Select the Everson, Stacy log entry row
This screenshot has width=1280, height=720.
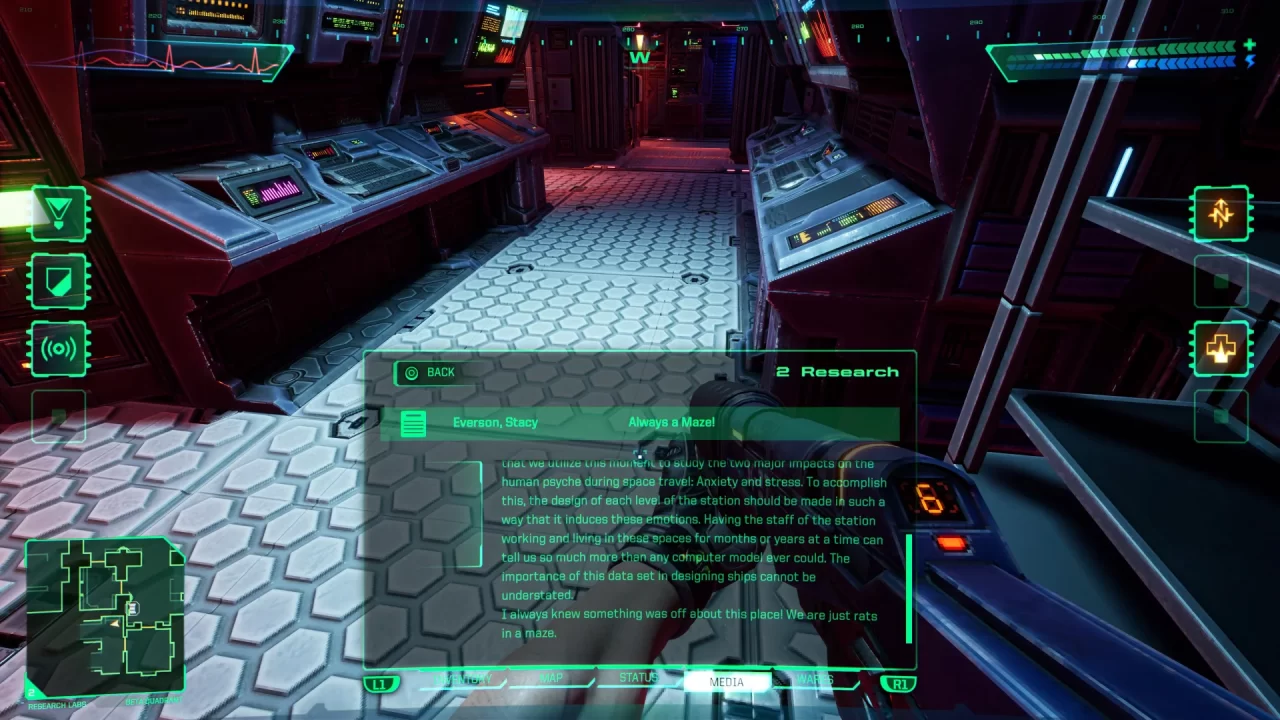pyautogui.click(x=640, y=423)
